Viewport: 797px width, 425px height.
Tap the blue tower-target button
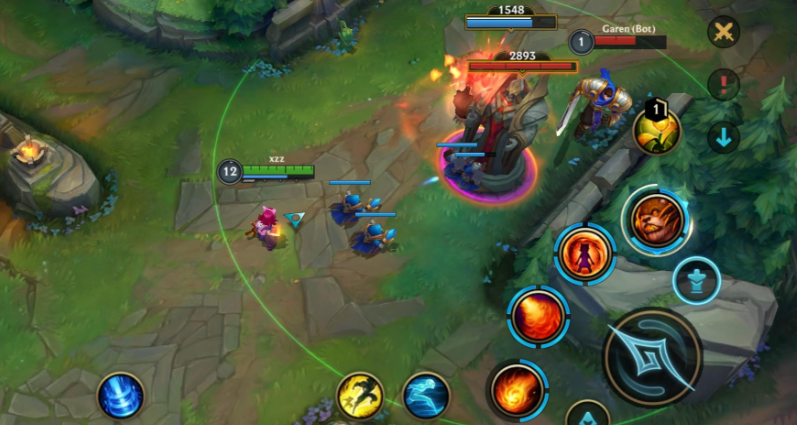tap(696, 279)
